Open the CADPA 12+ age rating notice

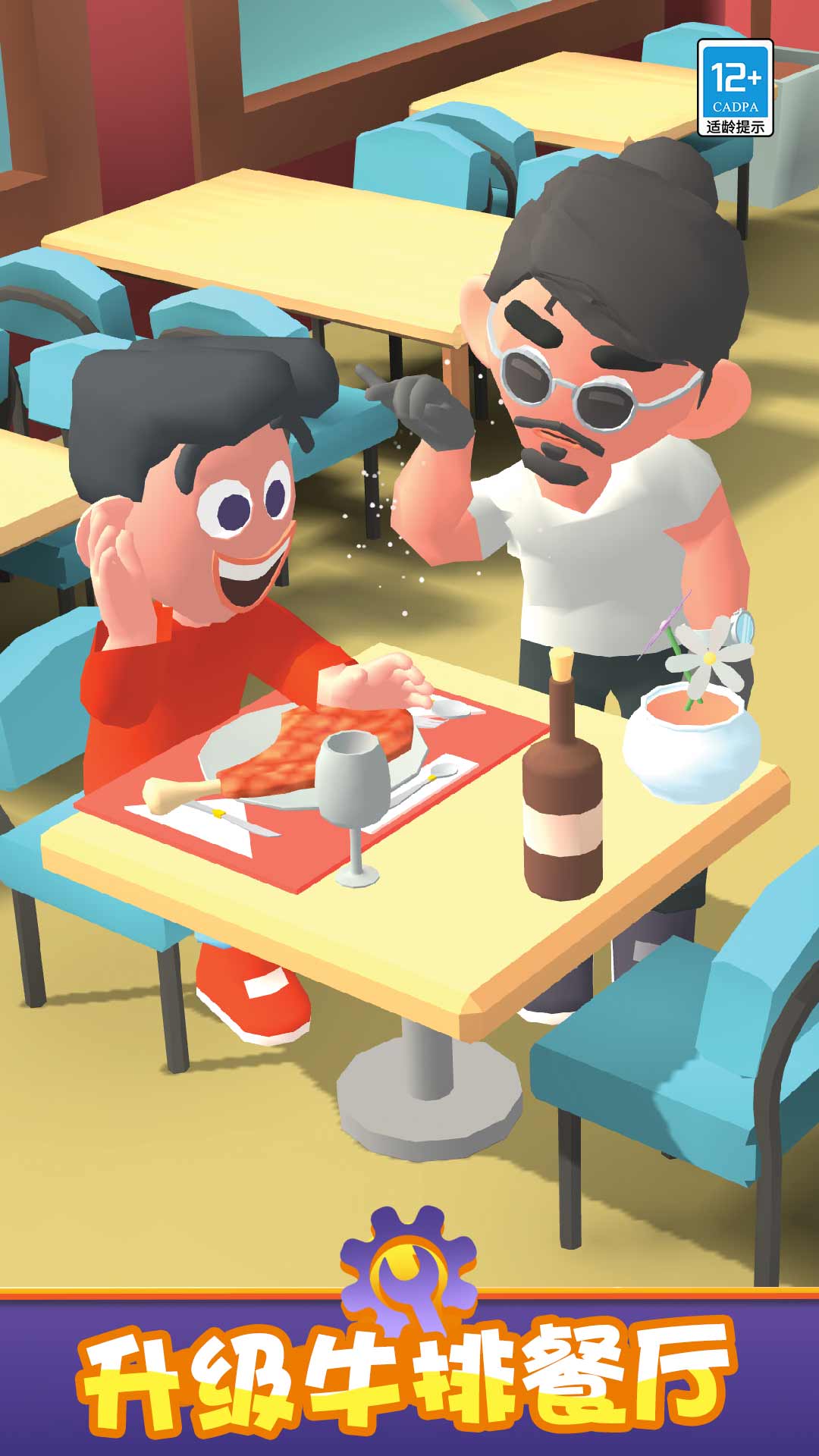[x=735, y=88]
